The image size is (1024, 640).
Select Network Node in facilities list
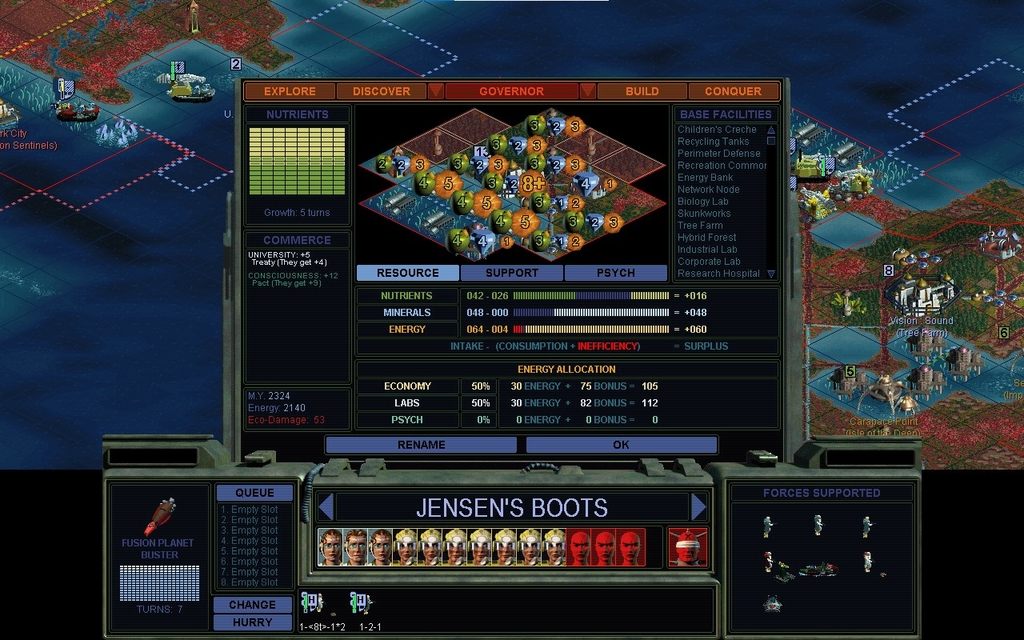[708, 190]
